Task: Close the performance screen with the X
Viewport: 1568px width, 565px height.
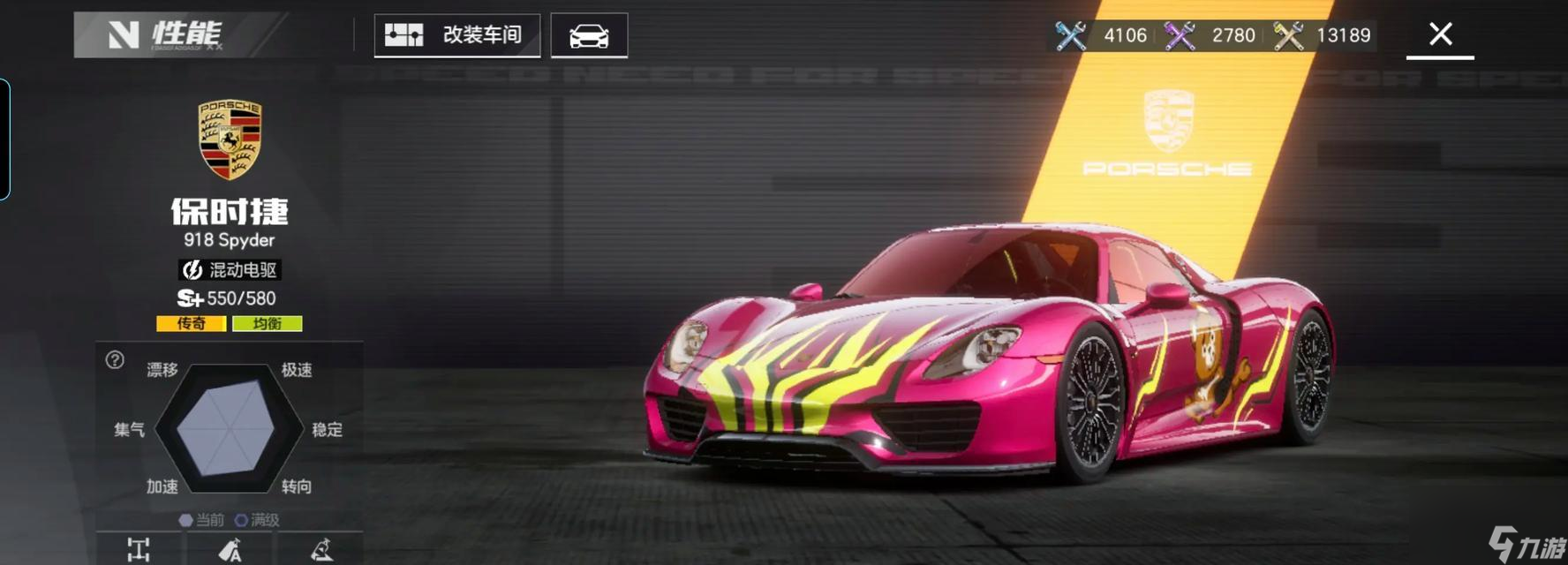Action: (x=1440, y=34)
